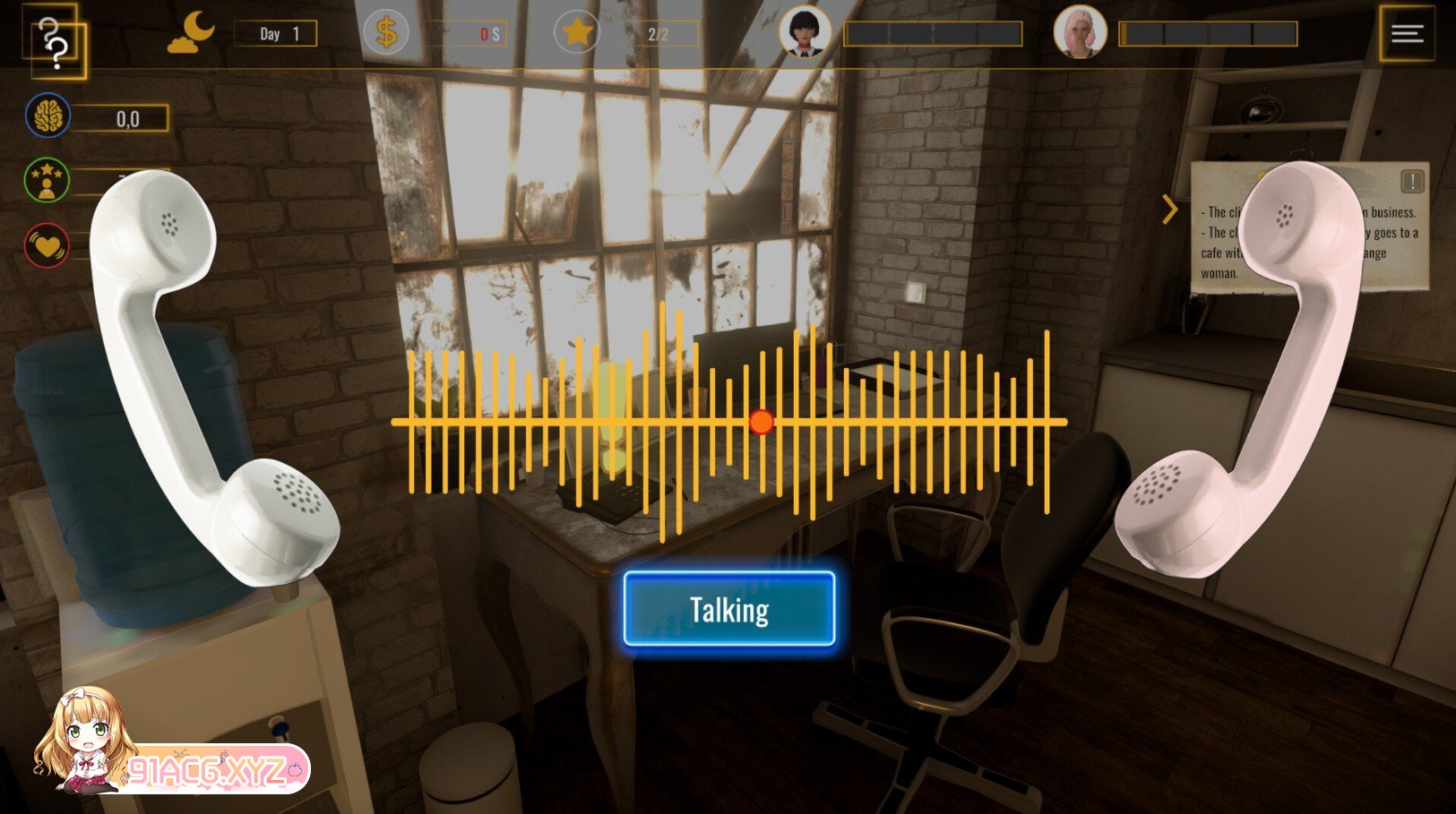Select the brain stat icon

47,116
